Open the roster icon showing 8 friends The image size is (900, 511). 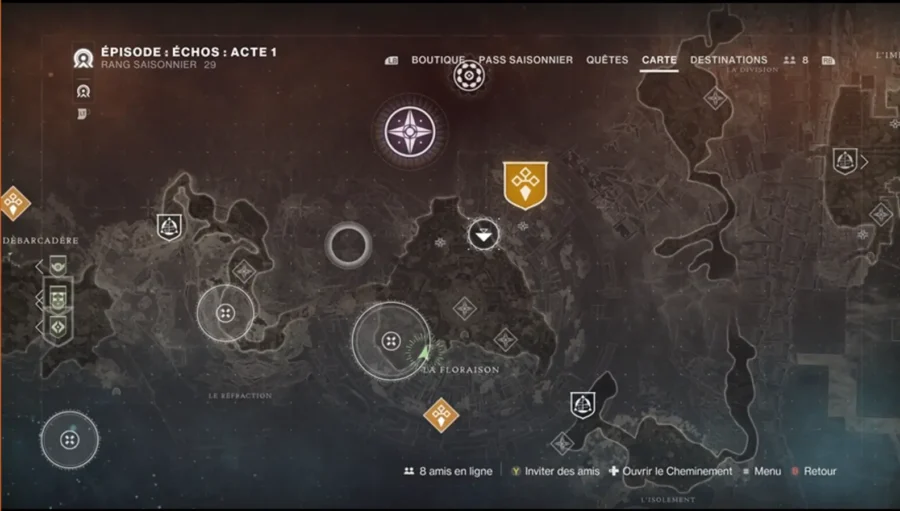tap(796, 60)
